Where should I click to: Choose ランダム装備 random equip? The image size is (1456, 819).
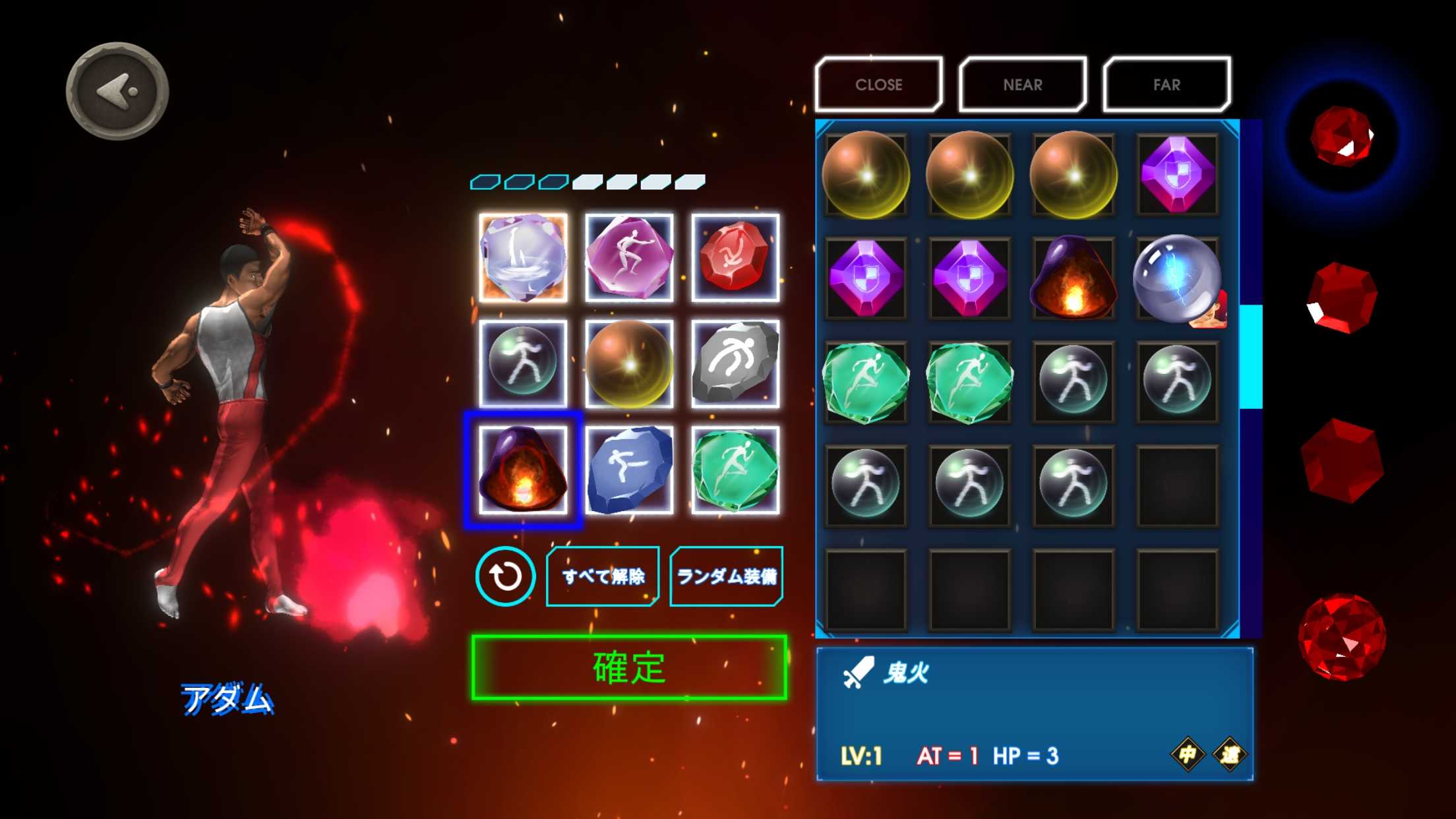(726, 576)
